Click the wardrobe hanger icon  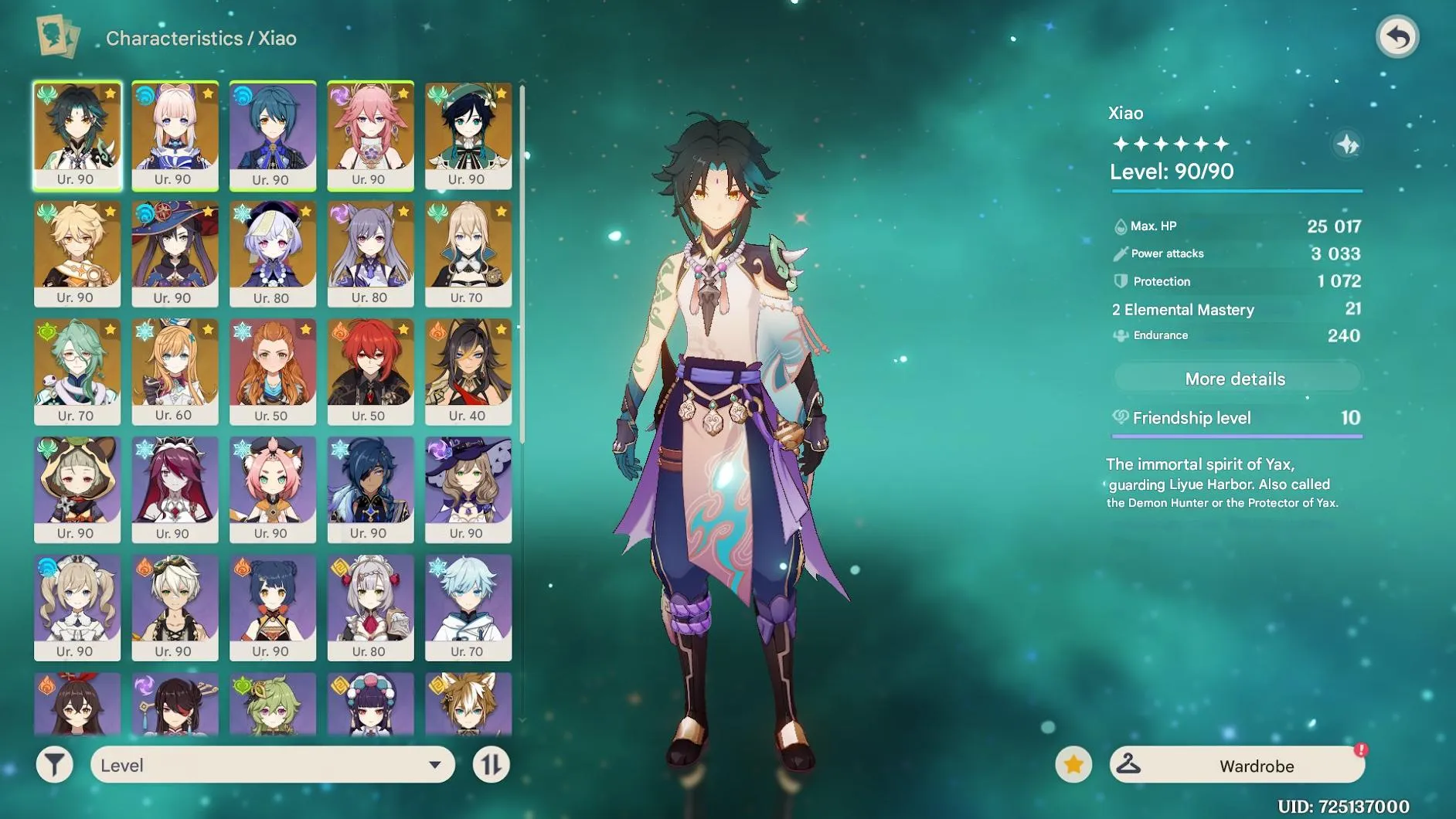pos(1130,765)
